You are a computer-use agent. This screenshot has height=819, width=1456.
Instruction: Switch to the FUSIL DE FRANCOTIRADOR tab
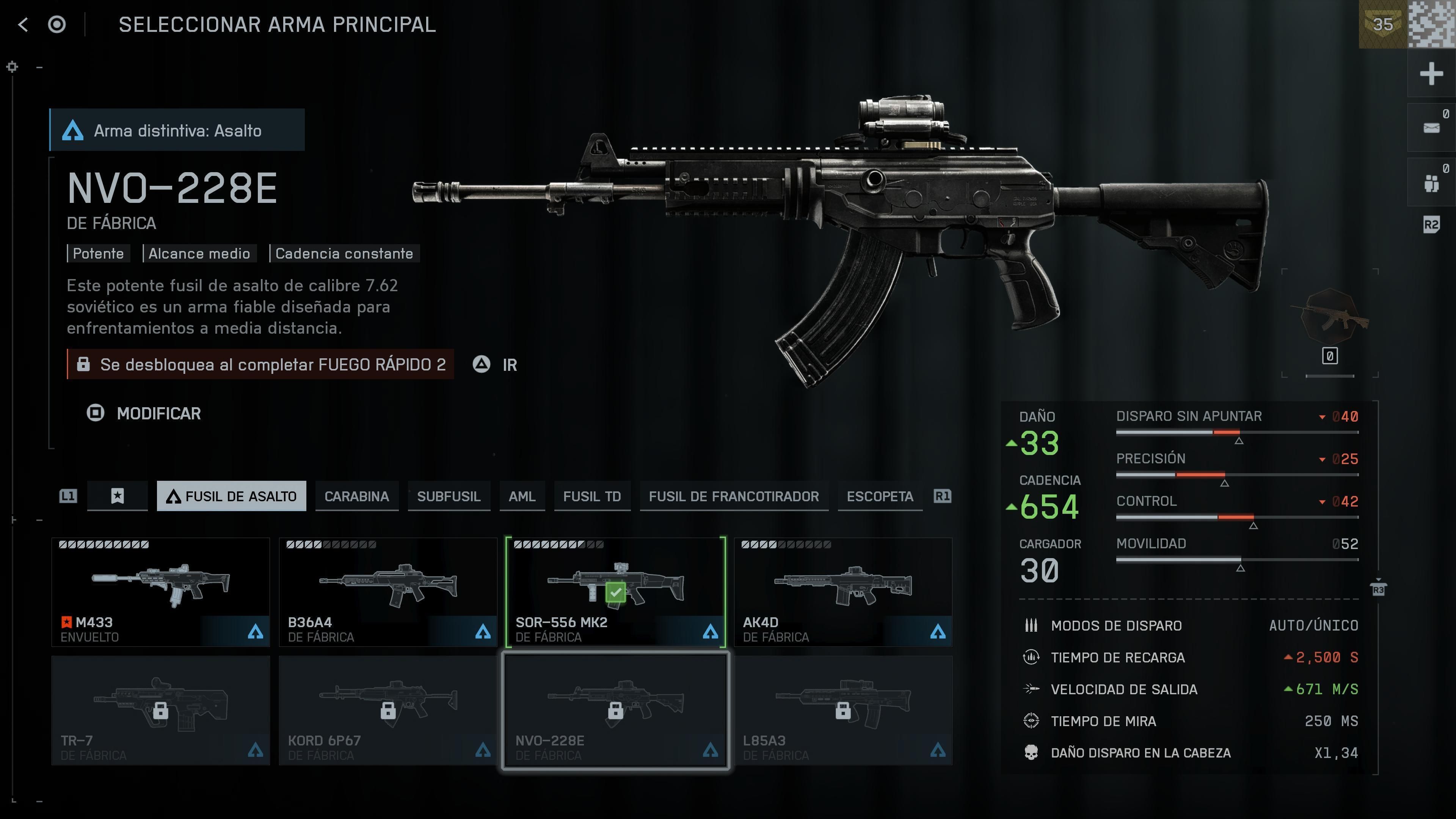click(734, 496)
